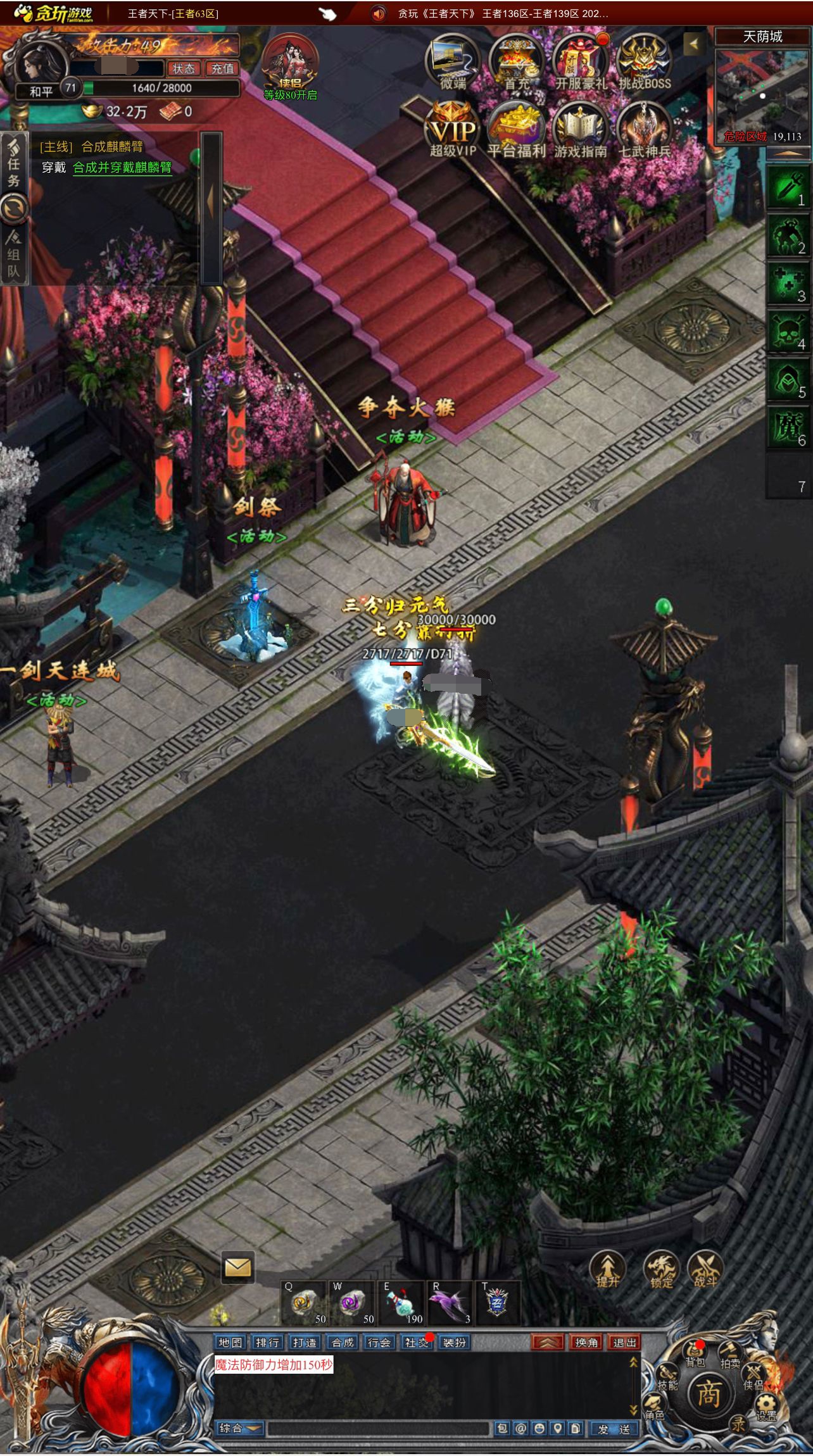Open the 地图 map button
Screen dimensions: 813x1456
[230, 1343]
